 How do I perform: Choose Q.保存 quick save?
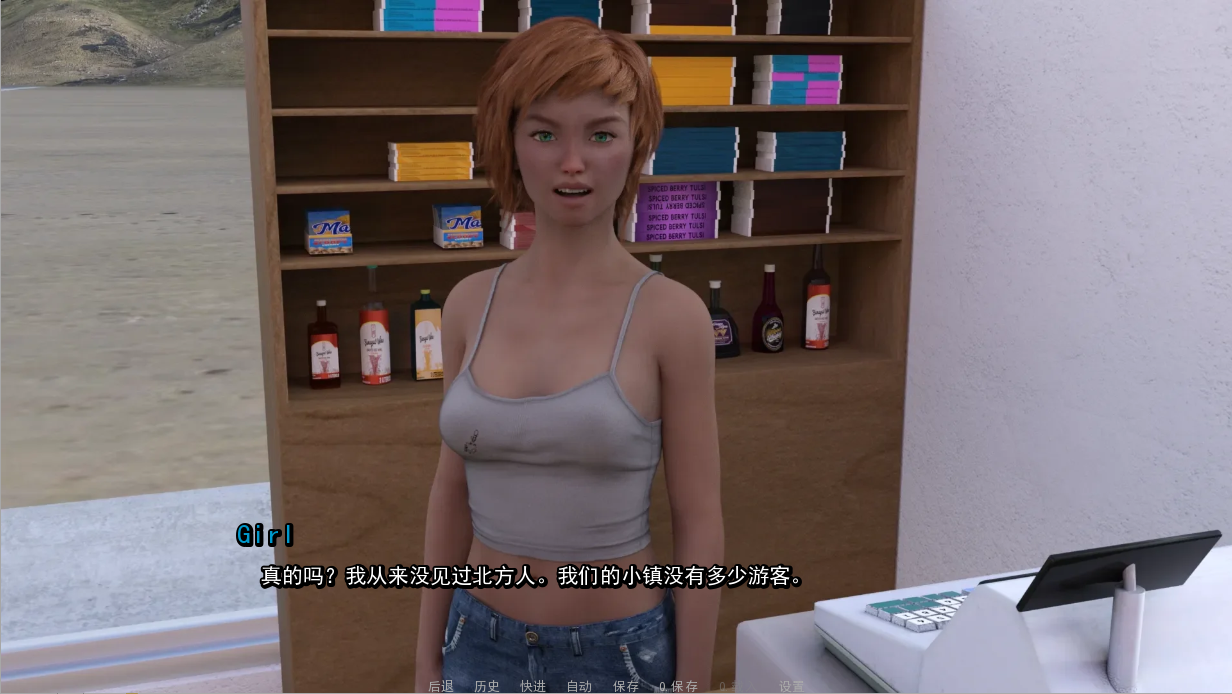pos(679,686)
